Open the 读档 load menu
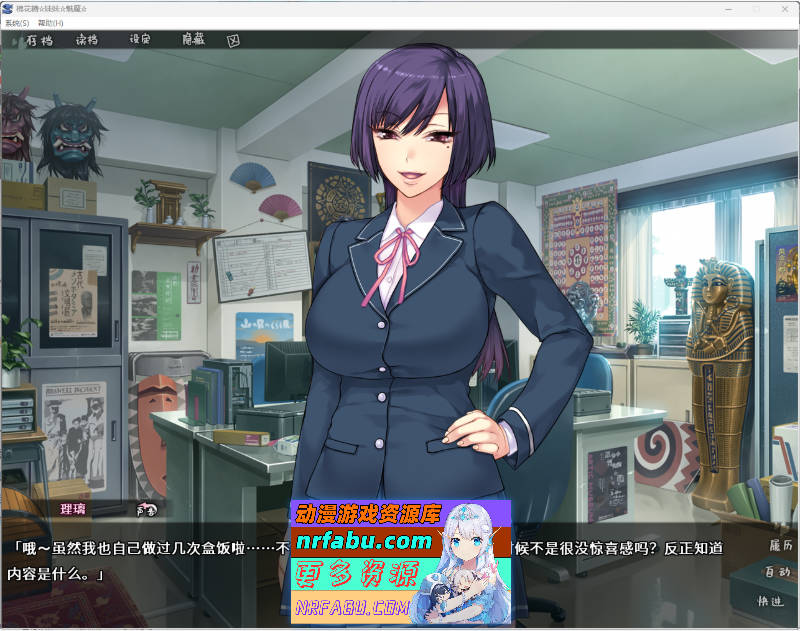This screenshot has height=631, width=800. click(87, 41)
